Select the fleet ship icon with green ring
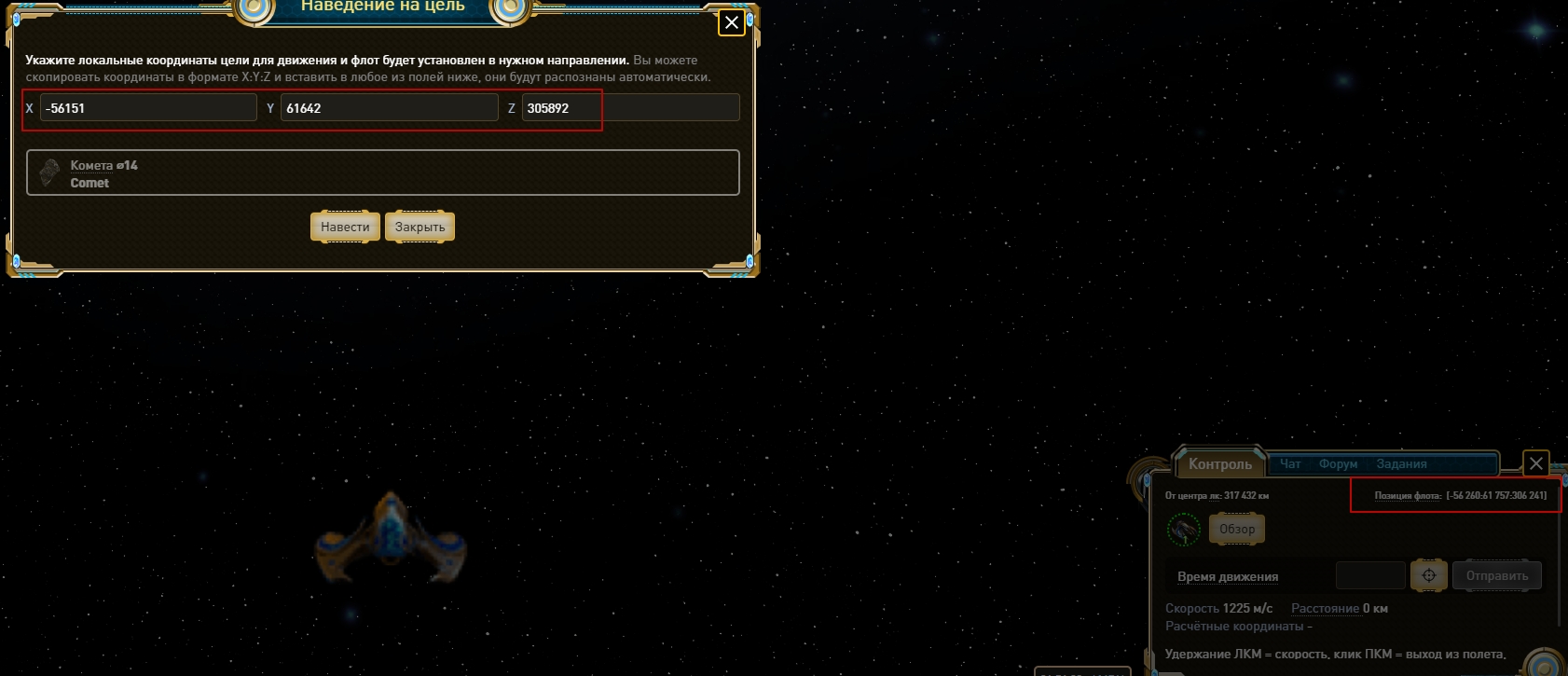Viewport: 1568px width, 676px height. coord(1184,530)
